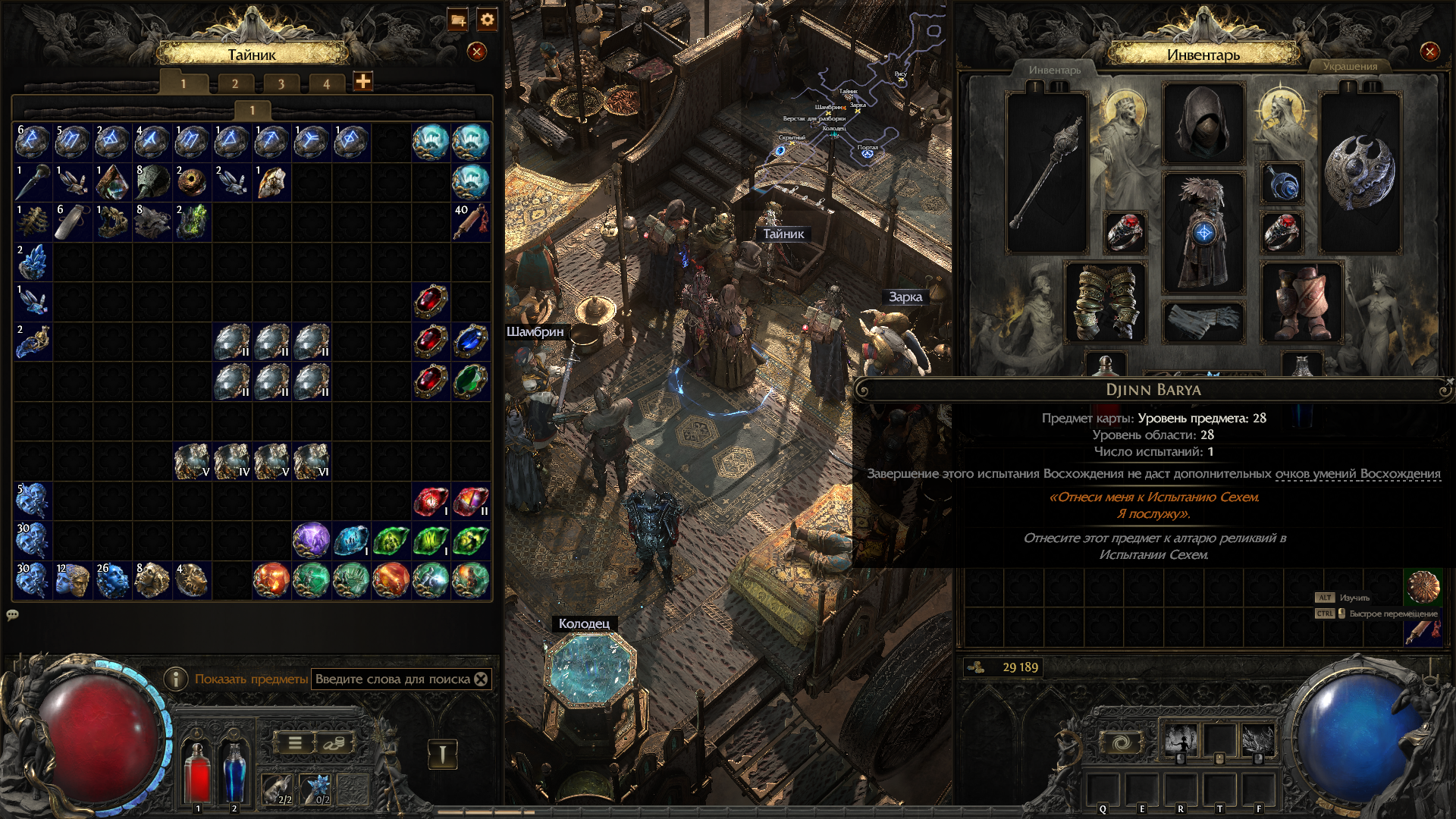Close the Тайник stash panel
Screen dimensions: 1456x819
476,52
